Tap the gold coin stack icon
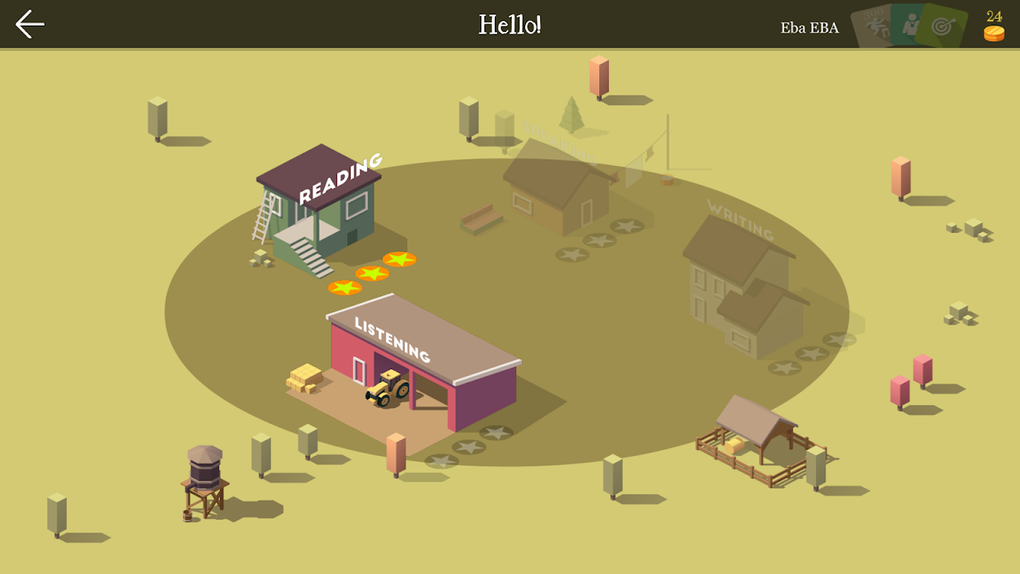 [x=993, y=32]
